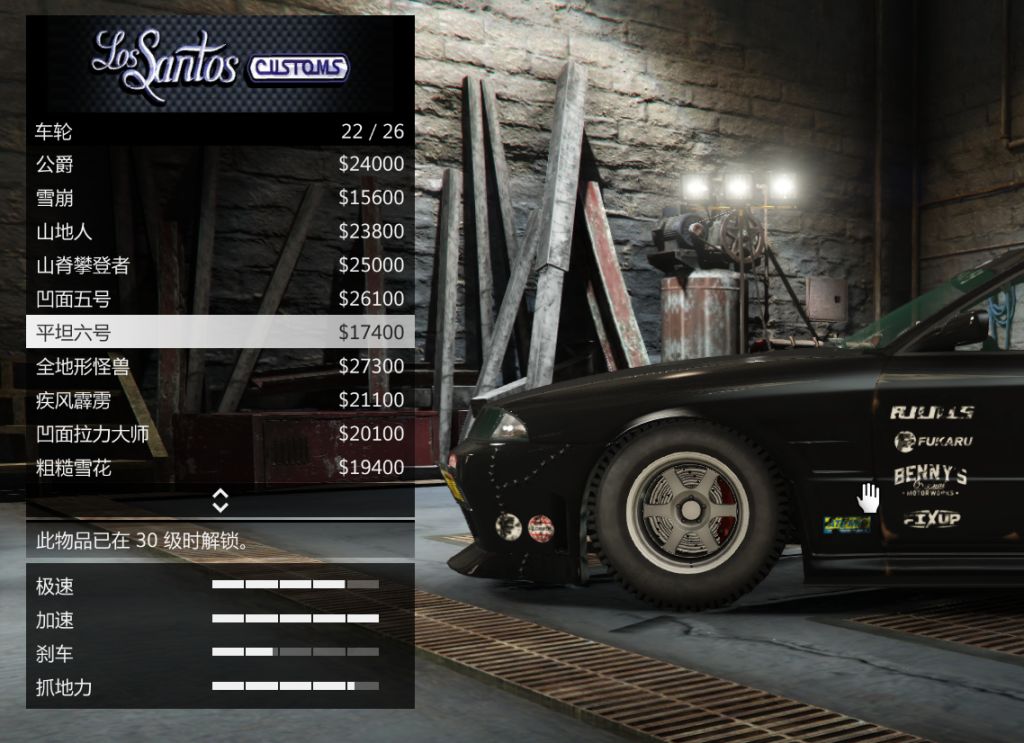
Task: Click the up-down scroll arrows below the list
Action: click(x=220, y=500)
